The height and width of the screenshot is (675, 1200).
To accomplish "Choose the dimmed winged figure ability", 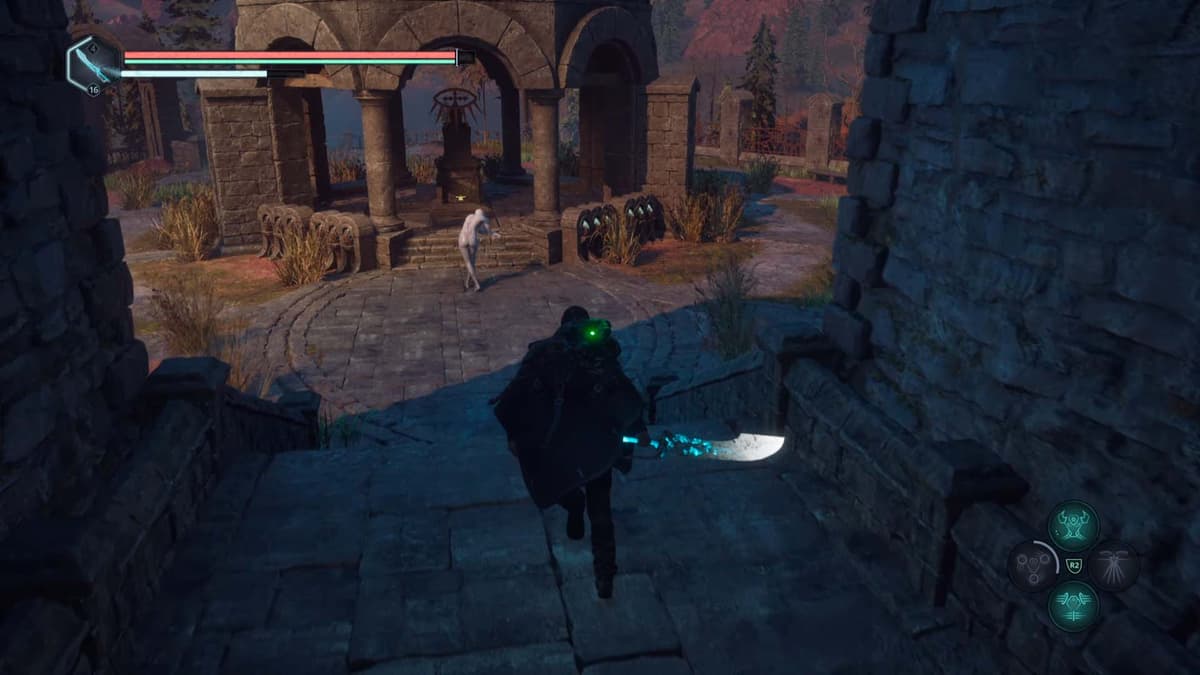I will (x=1113, y=566).
